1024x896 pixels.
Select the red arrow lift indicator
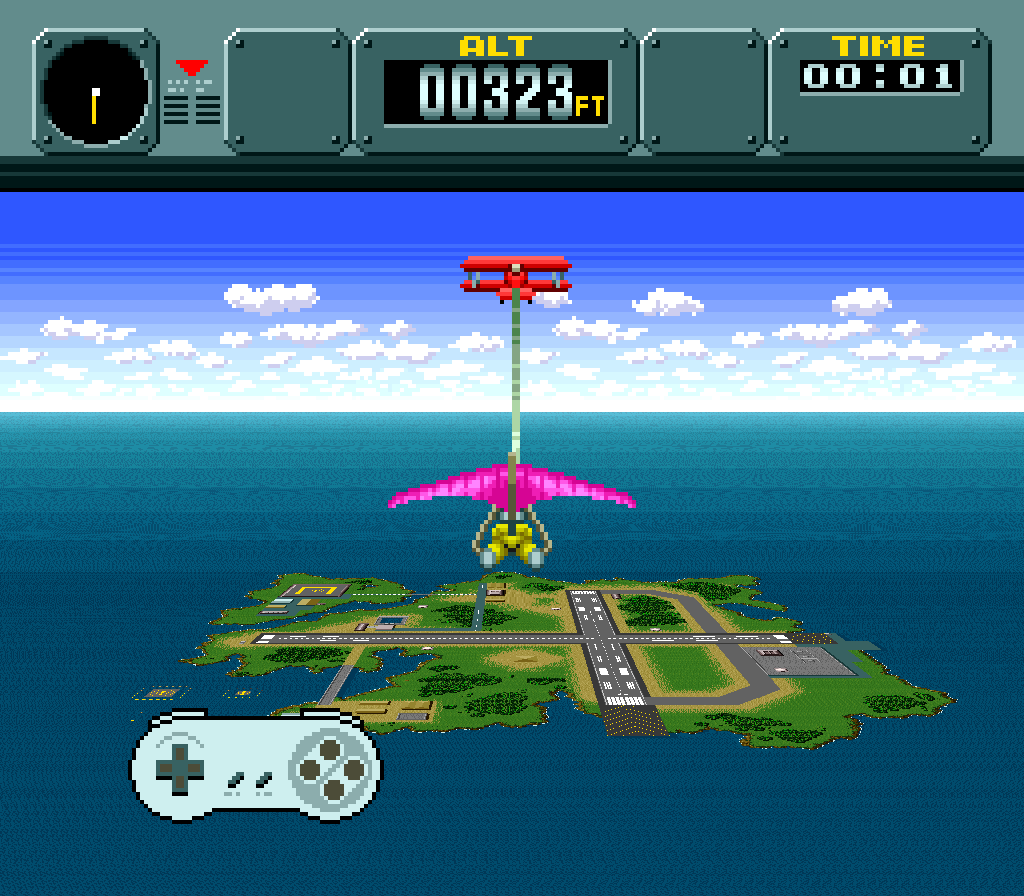(192, 68)
